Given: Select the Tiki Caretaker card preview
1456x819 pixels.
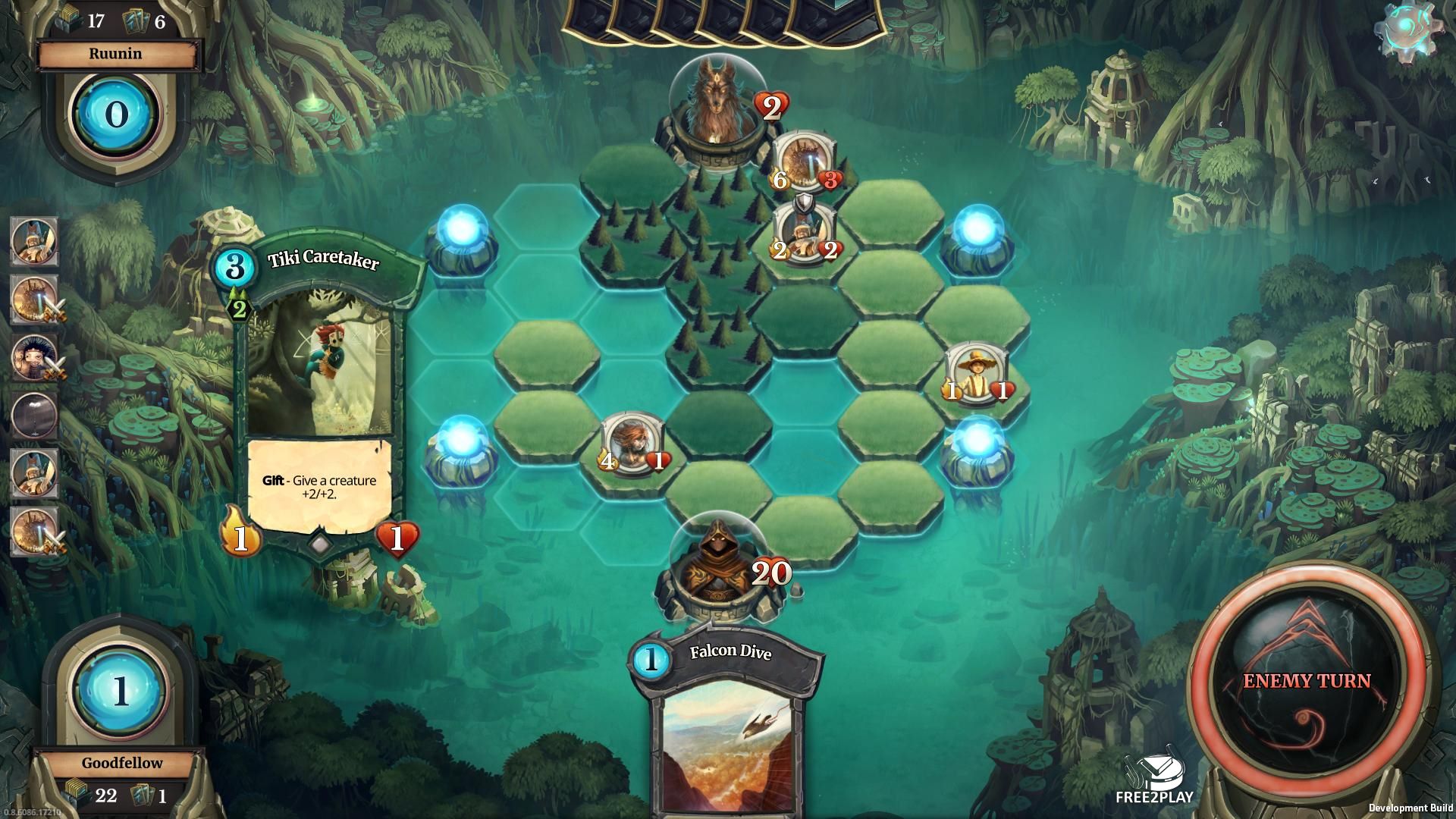Looking at the screenshot, I should click(x=320, y=394).
